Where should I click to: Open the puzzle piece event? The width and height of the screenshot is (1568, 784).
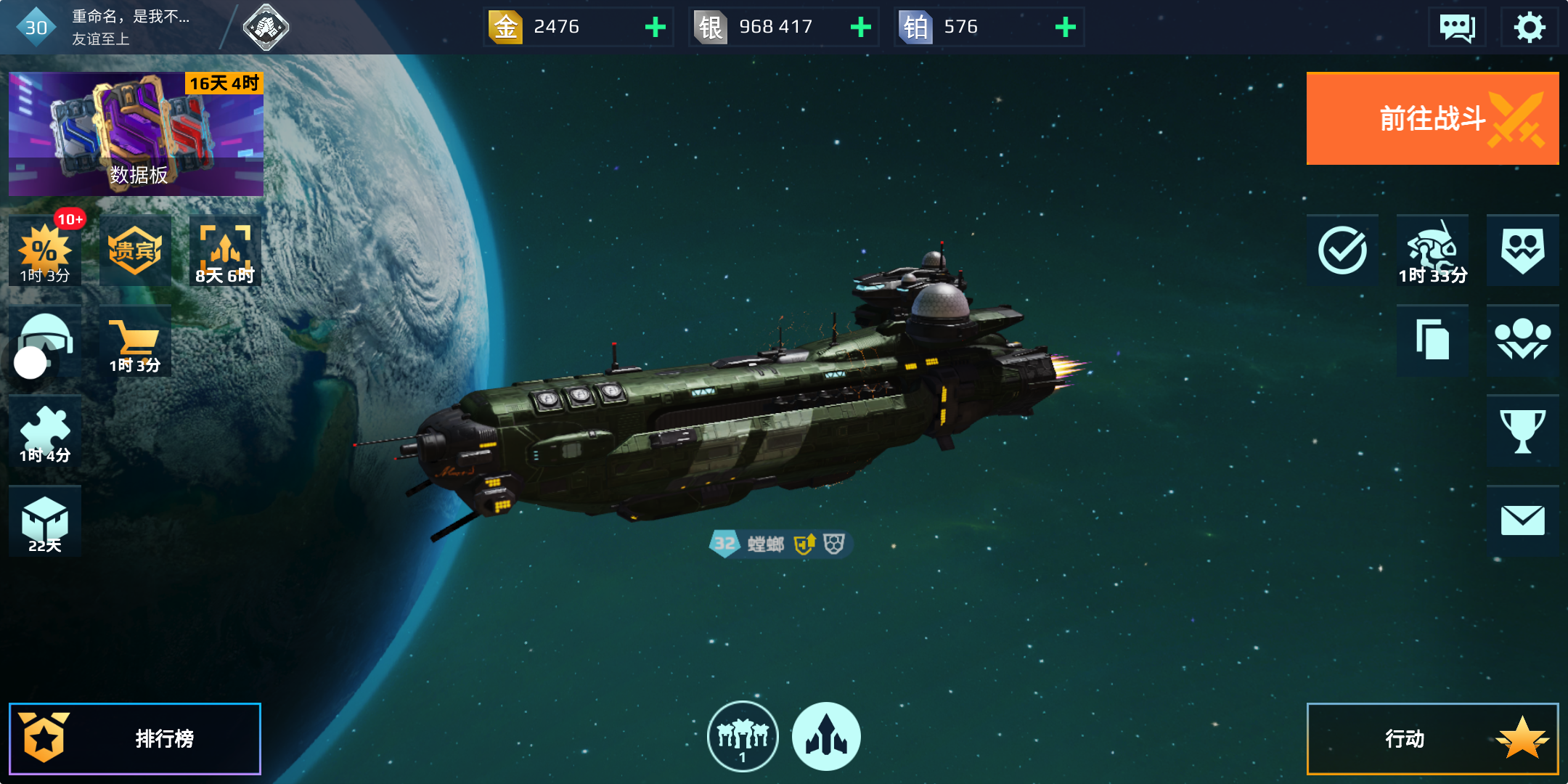point(45,431)
